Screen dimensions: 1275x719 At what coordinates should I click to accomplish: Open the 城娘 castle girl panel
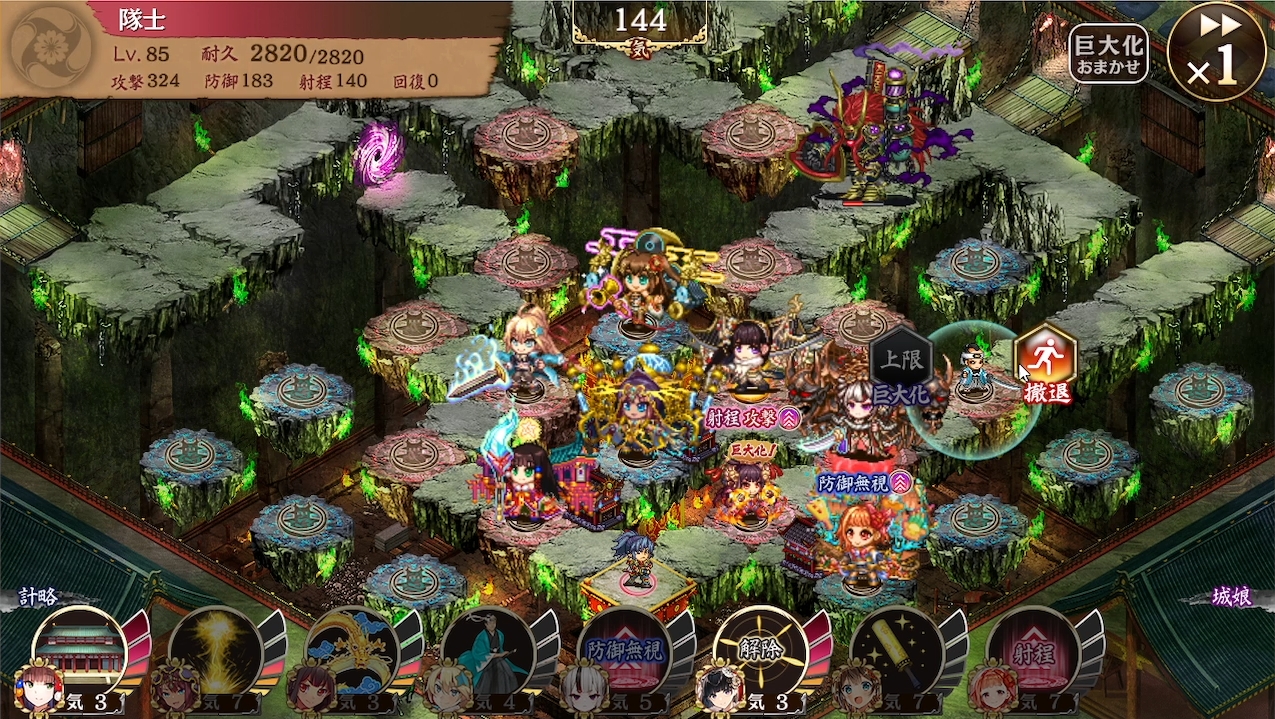(1232, 598)
